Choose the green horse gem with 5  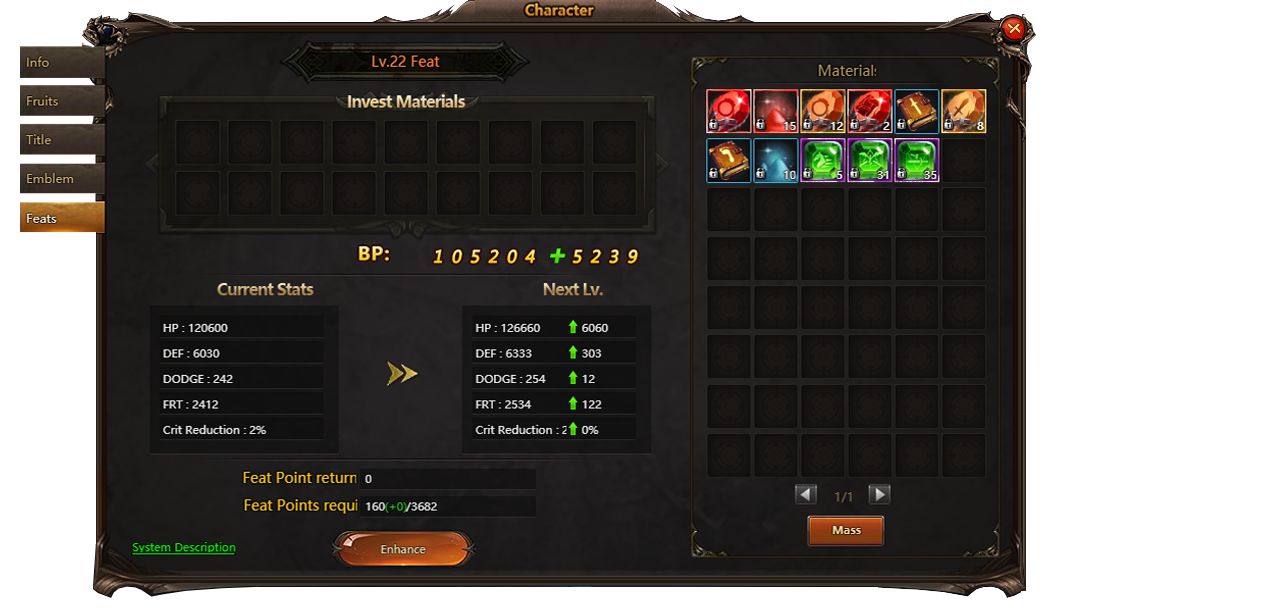point(823,160)
